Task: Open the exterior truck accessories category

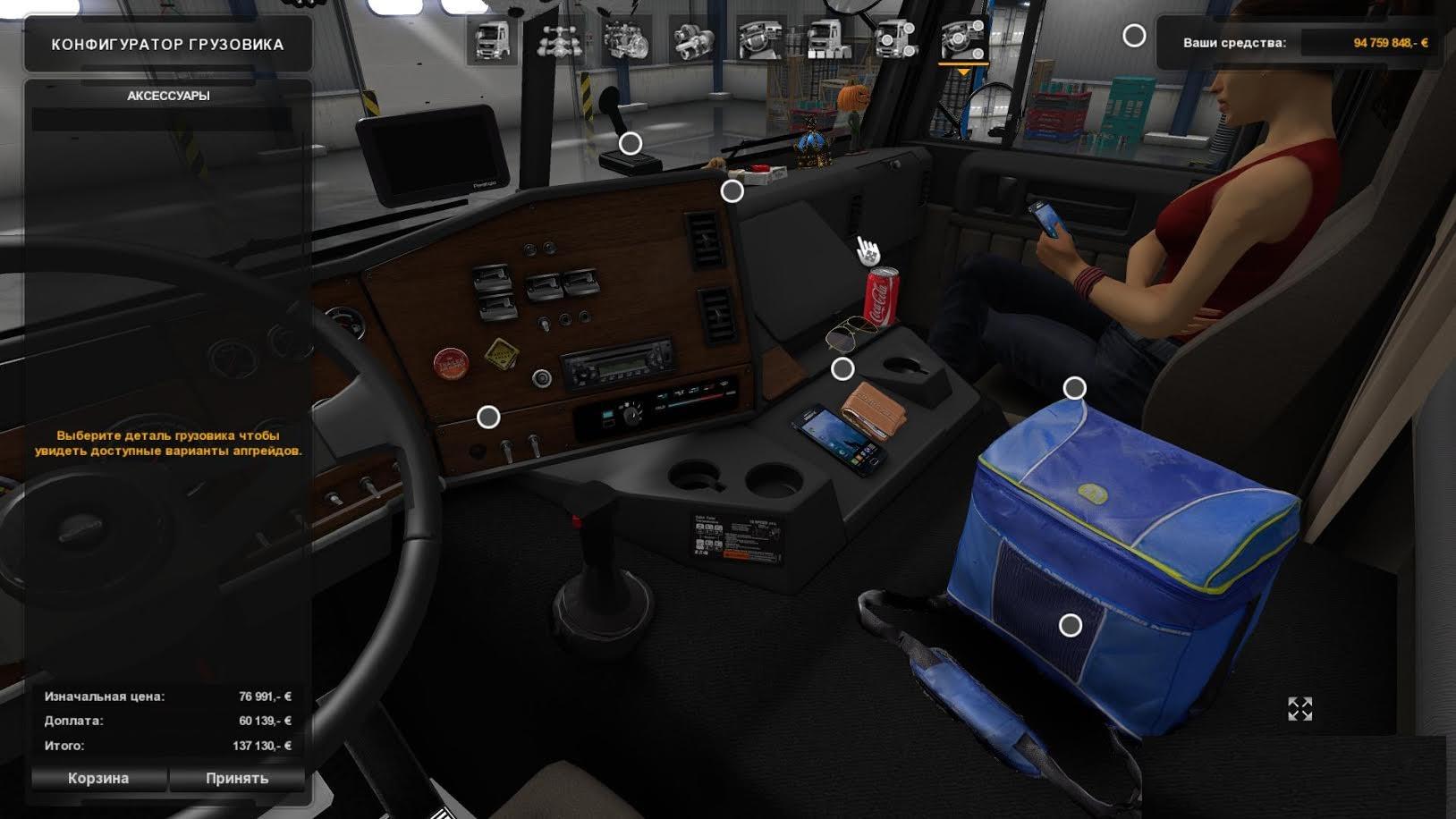Action: pyautogui.click(x=896, y=40)
